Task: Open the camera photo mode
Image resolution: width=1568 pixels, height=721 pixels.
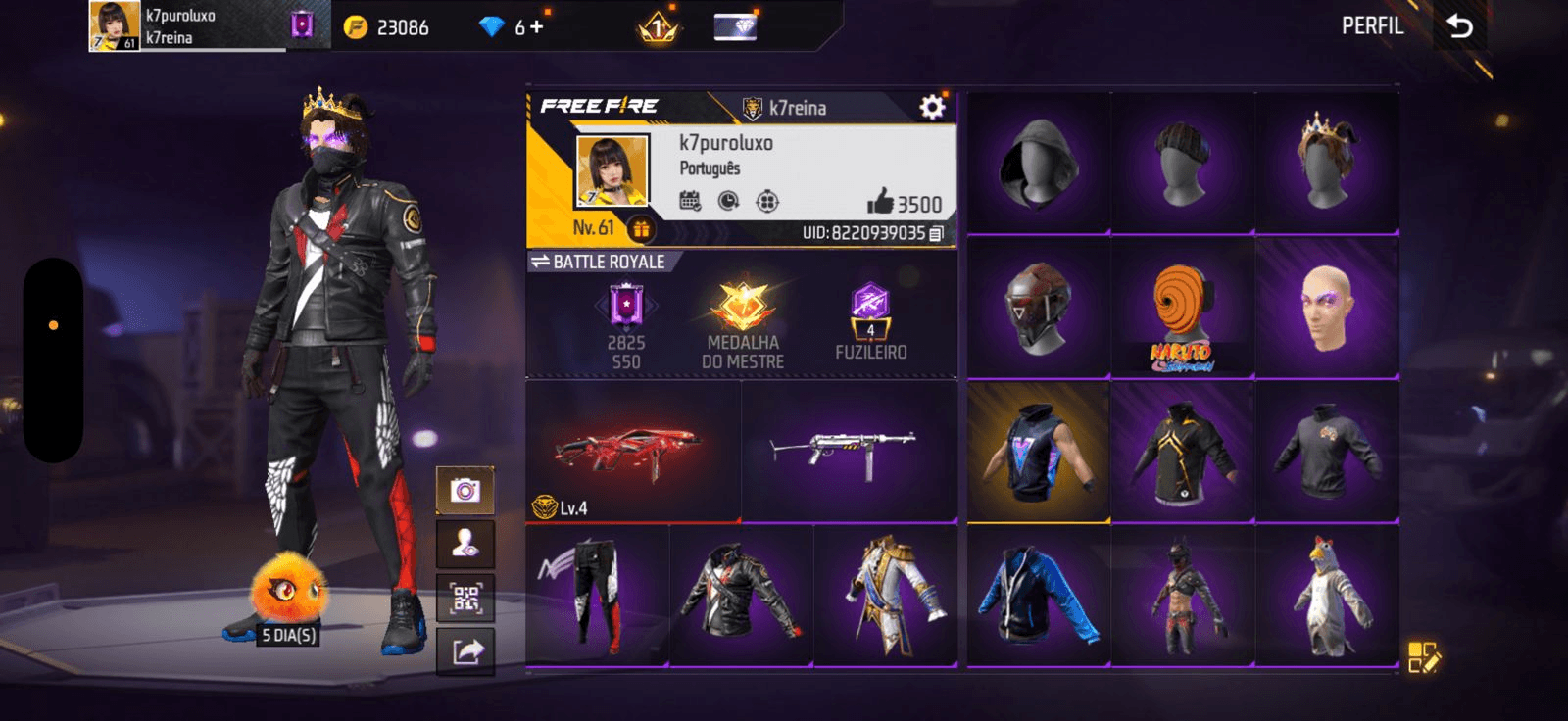Action: 465,490
